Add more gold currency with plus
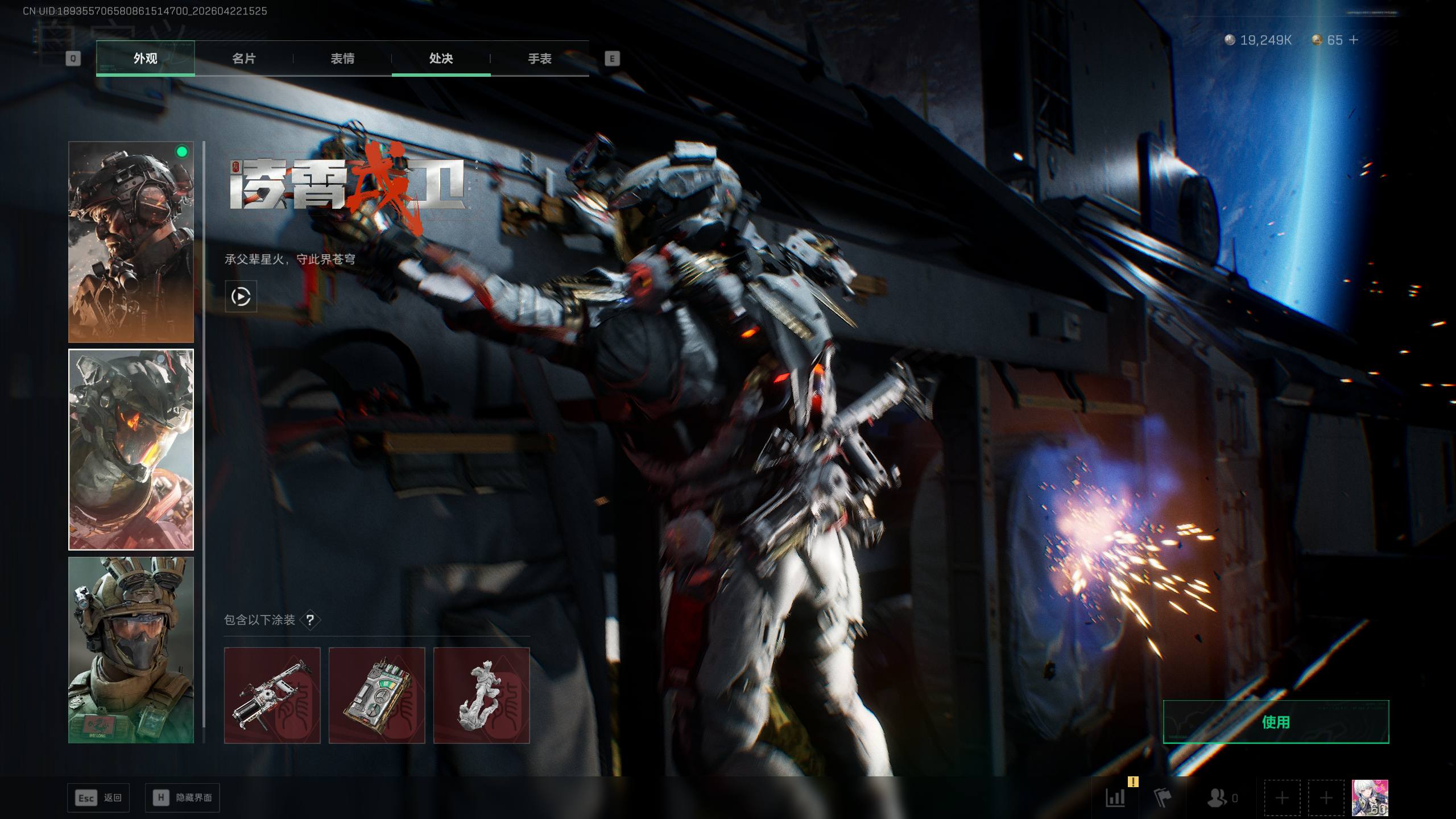This screenshot has width=1456, height=819. pyautogui.click(x=1354, y=40)
